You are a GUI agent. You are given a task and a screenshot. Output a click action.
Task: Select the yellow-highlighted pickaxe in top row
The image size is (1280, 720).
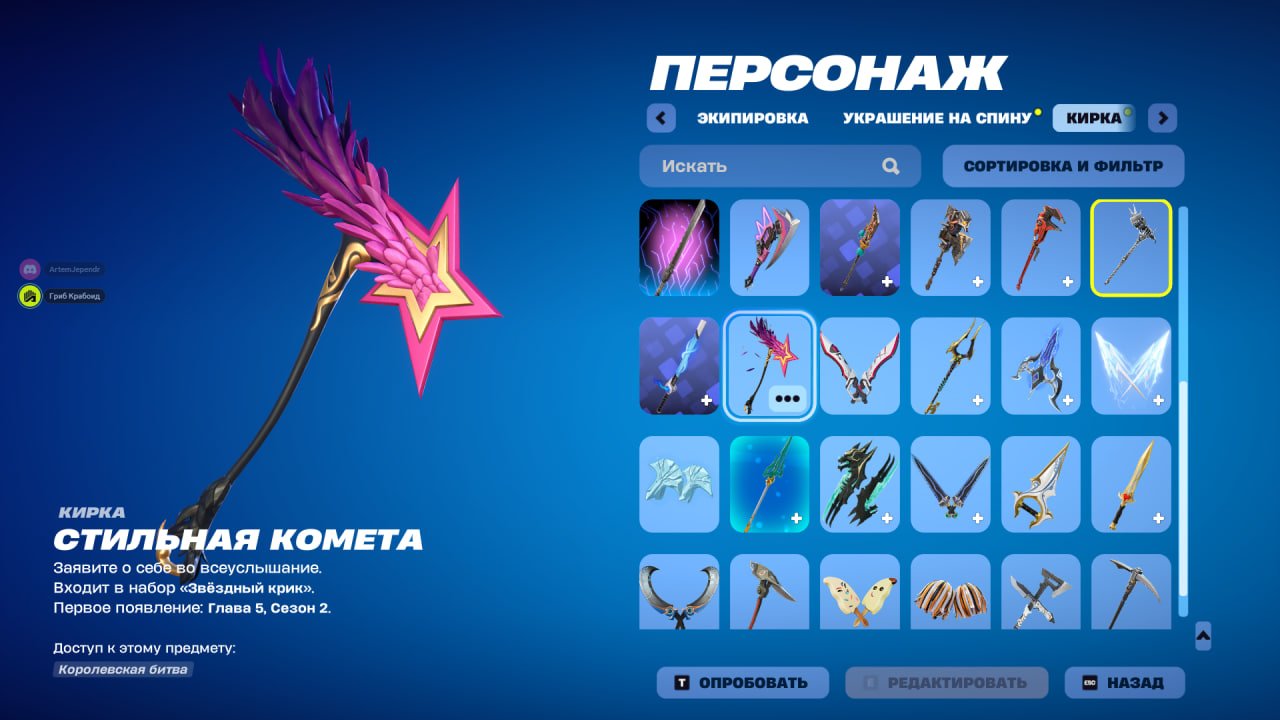[1130, 247]
